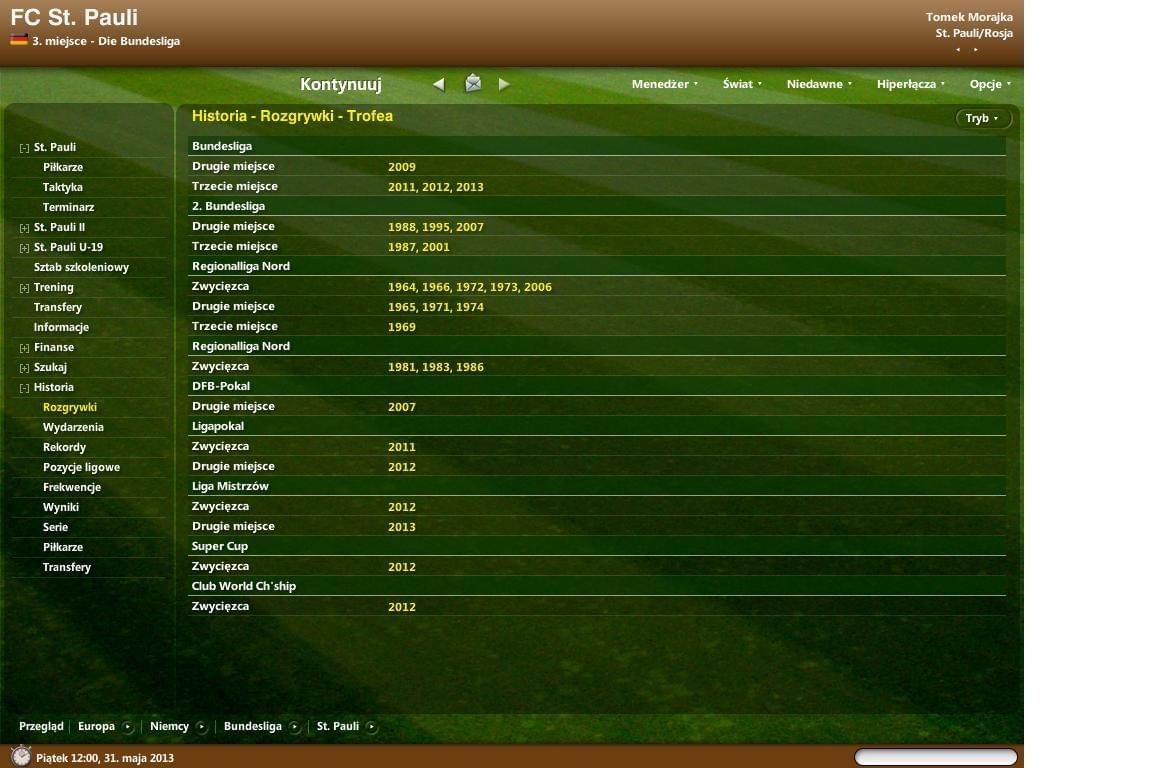Open Sztab szkoleniowy section
The height and width of the screenshot is (768, 1172).
81,267
